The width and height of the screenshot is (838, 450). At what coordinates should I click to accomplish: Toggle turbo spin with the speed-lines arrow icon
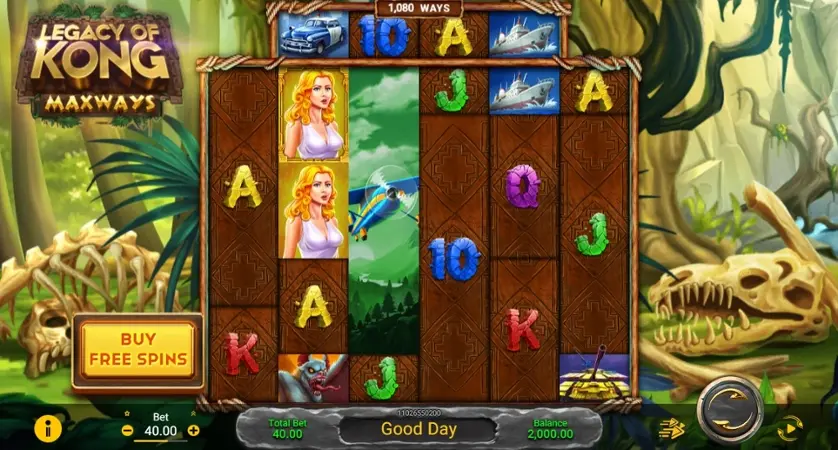[670, 428]
